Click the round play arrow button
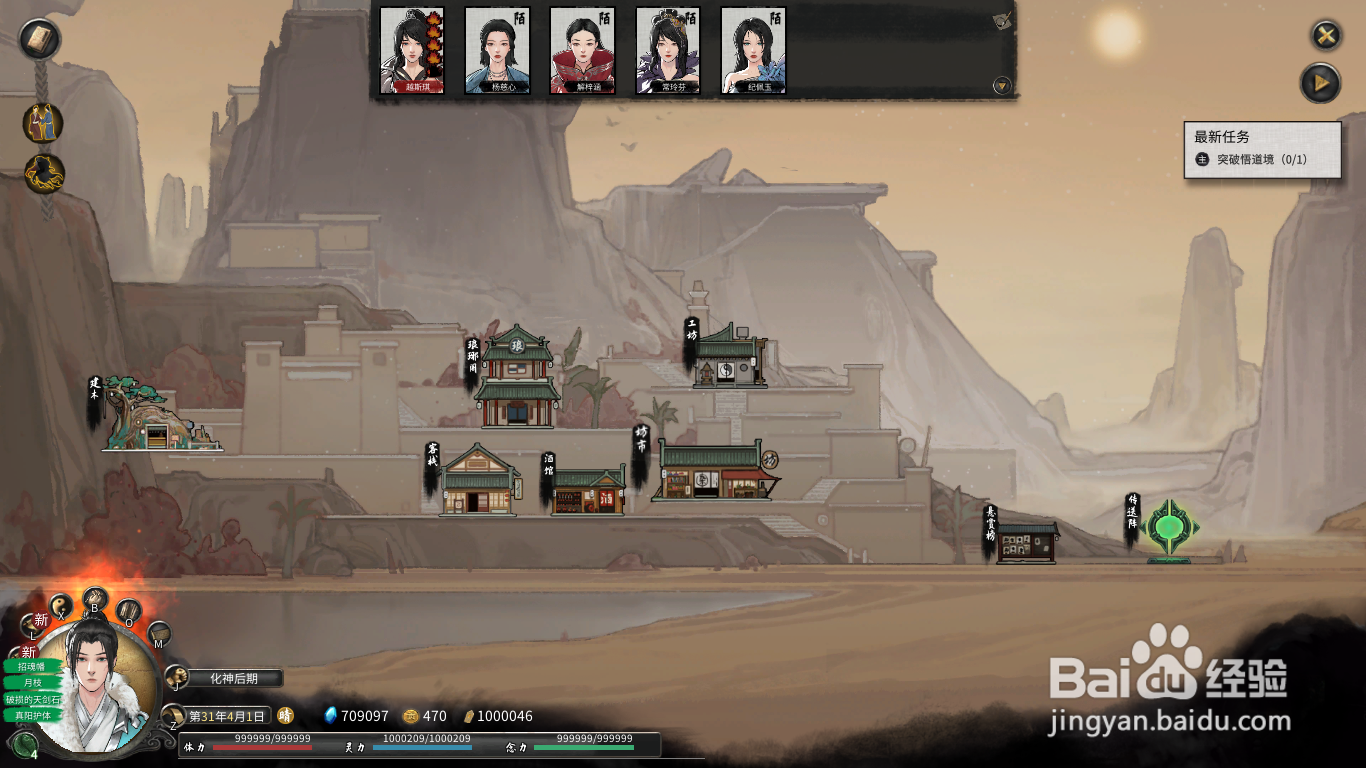1366x768 pixels. point(1320,83)
